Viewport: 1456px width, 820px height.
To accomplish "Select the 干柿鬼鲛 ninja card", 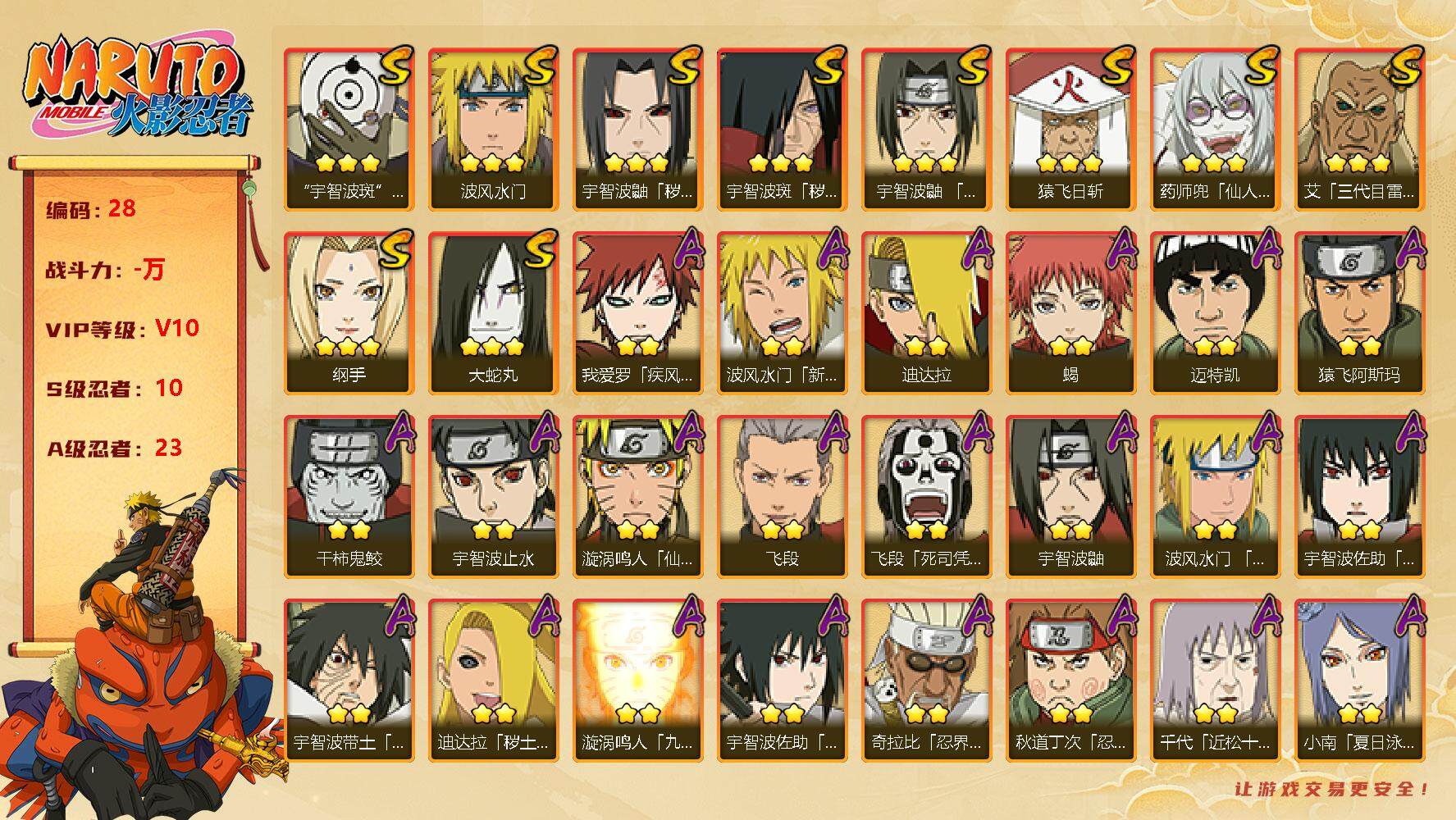I will 349,496.
